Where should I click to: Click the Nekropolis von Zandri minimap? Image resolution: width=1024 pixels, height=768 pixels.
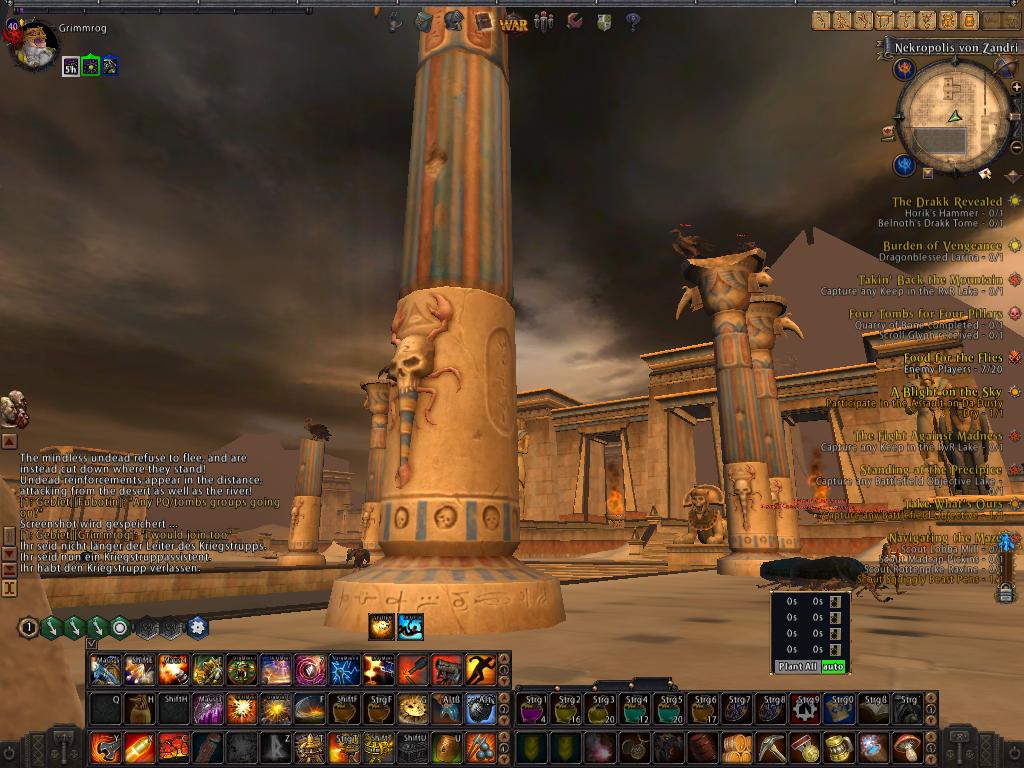click(952, 118)
